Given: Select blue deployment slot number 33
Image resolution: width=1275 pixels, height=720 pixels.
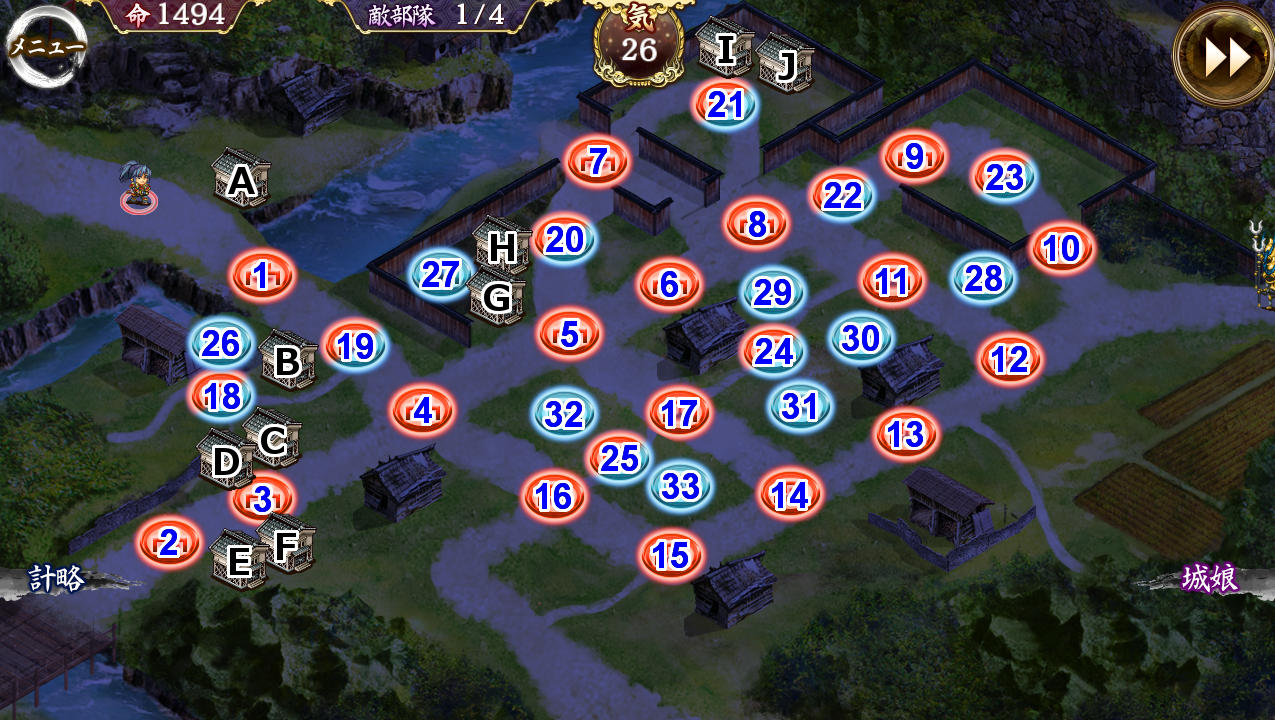Looking at the screenshot, I should pyautogui.click(x=681, y=486).
